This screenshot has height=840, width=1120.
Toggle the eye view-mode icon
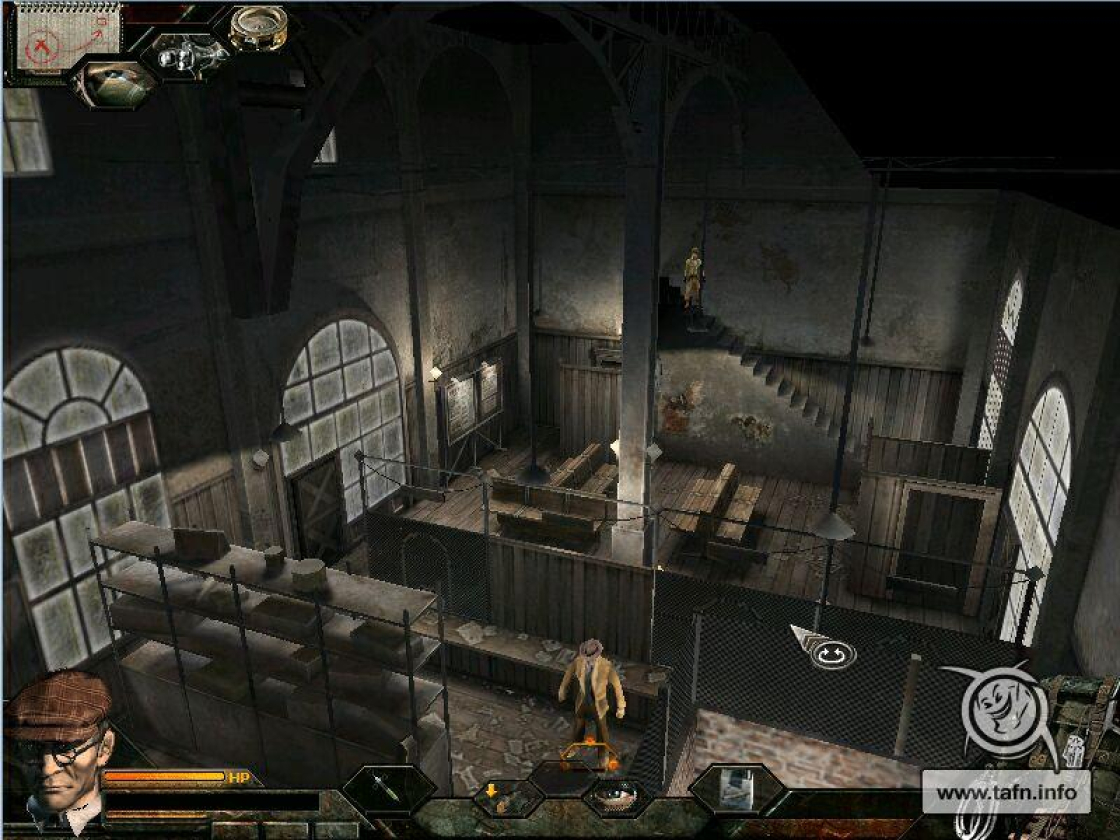(613, 797)
